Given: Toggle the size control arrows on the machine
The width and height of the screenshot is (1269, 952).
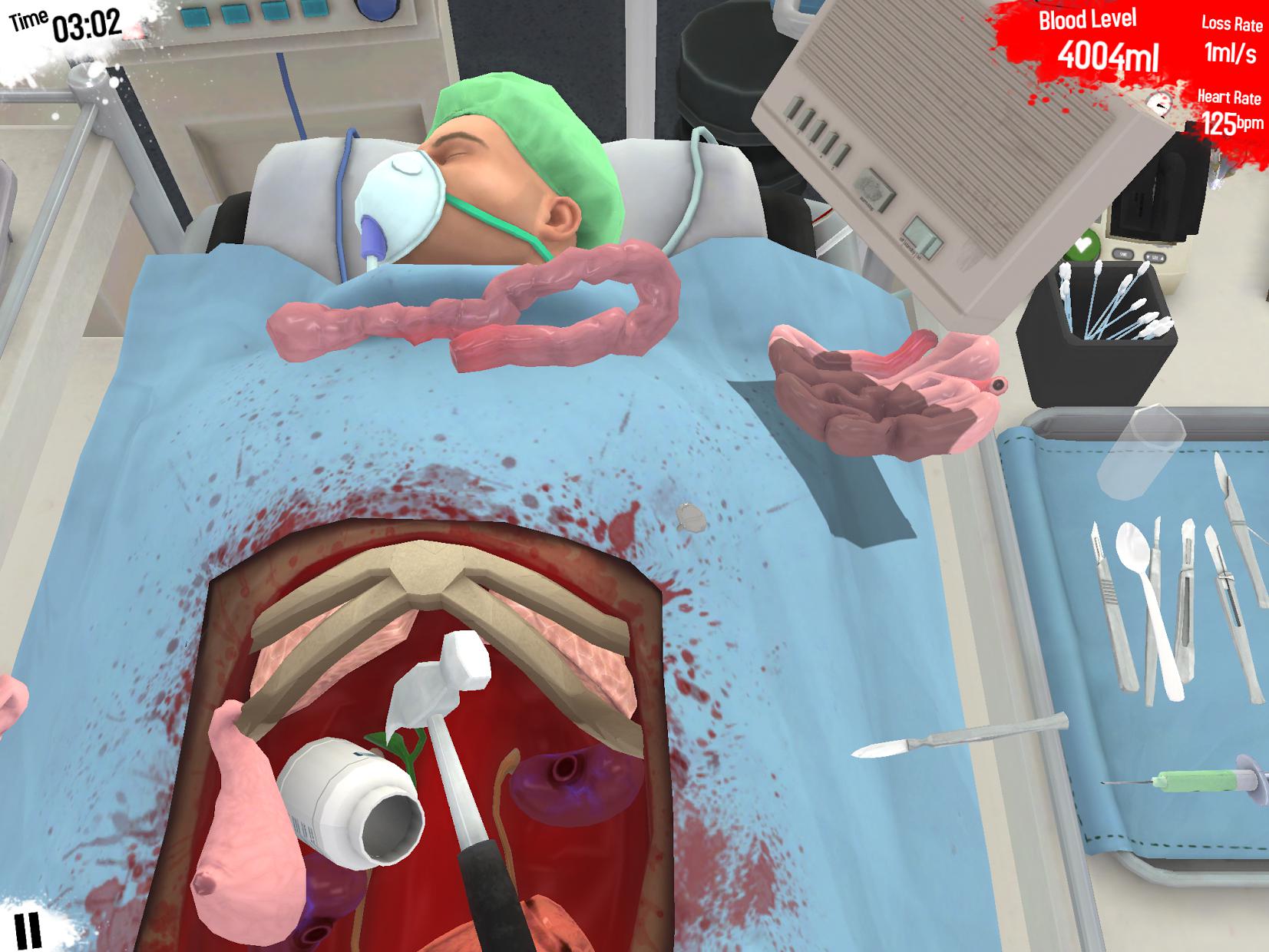Looking at the screenshot, I should point(1154,257).
